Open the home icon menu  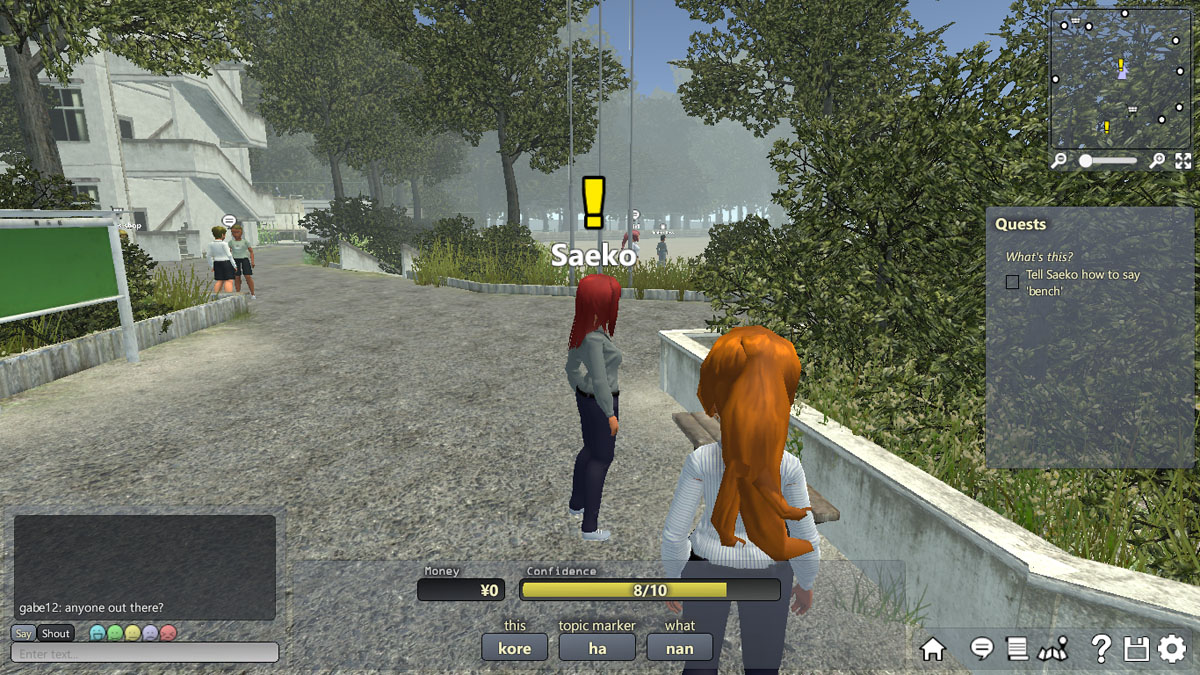(x=932, y=649)
